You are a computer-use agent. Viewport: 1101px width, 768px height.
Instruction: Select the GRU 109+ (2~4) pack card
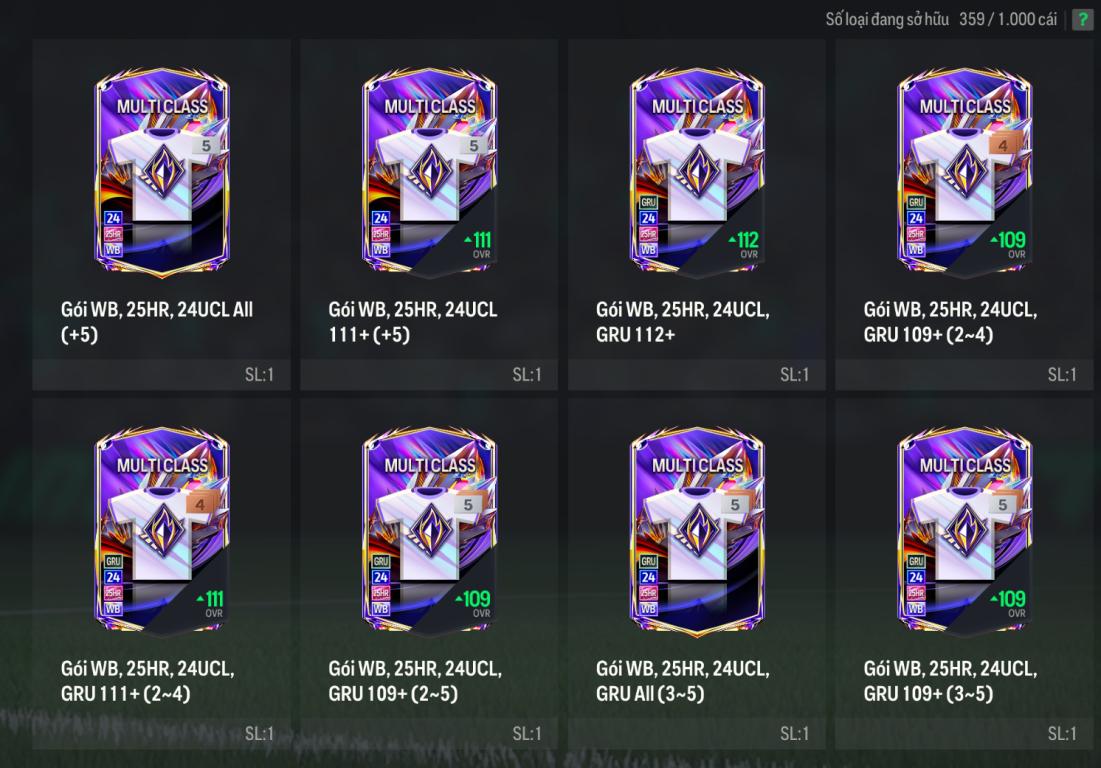pos(964,175)
